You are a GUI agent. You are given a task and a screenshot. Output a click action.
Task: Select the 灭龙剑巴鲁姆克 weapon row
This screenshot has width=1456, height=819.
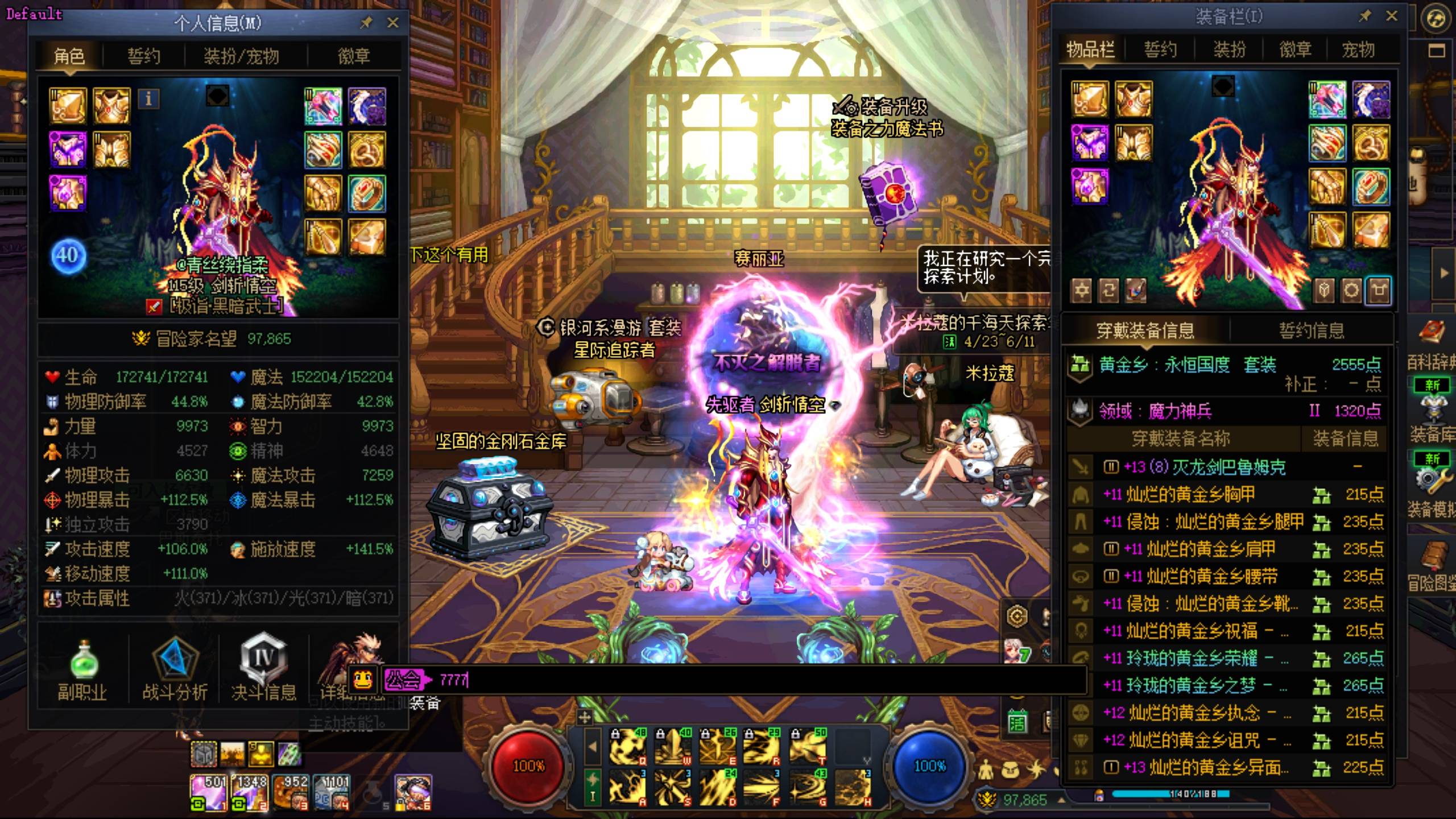tap(1206, 468)
